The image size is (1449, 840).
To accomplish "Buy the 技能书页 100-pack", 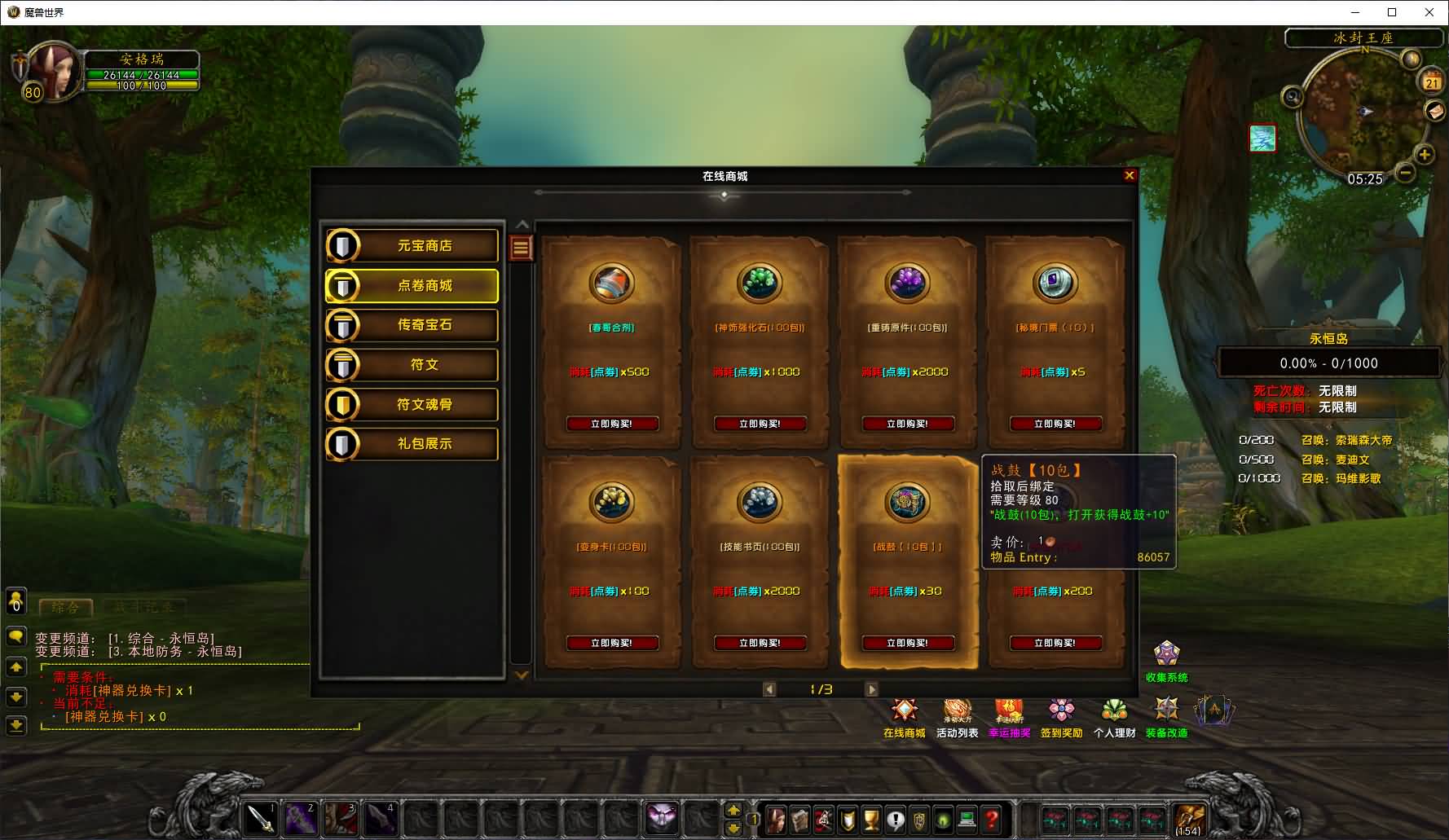I will pyautogui.click(x=760, y=643).
